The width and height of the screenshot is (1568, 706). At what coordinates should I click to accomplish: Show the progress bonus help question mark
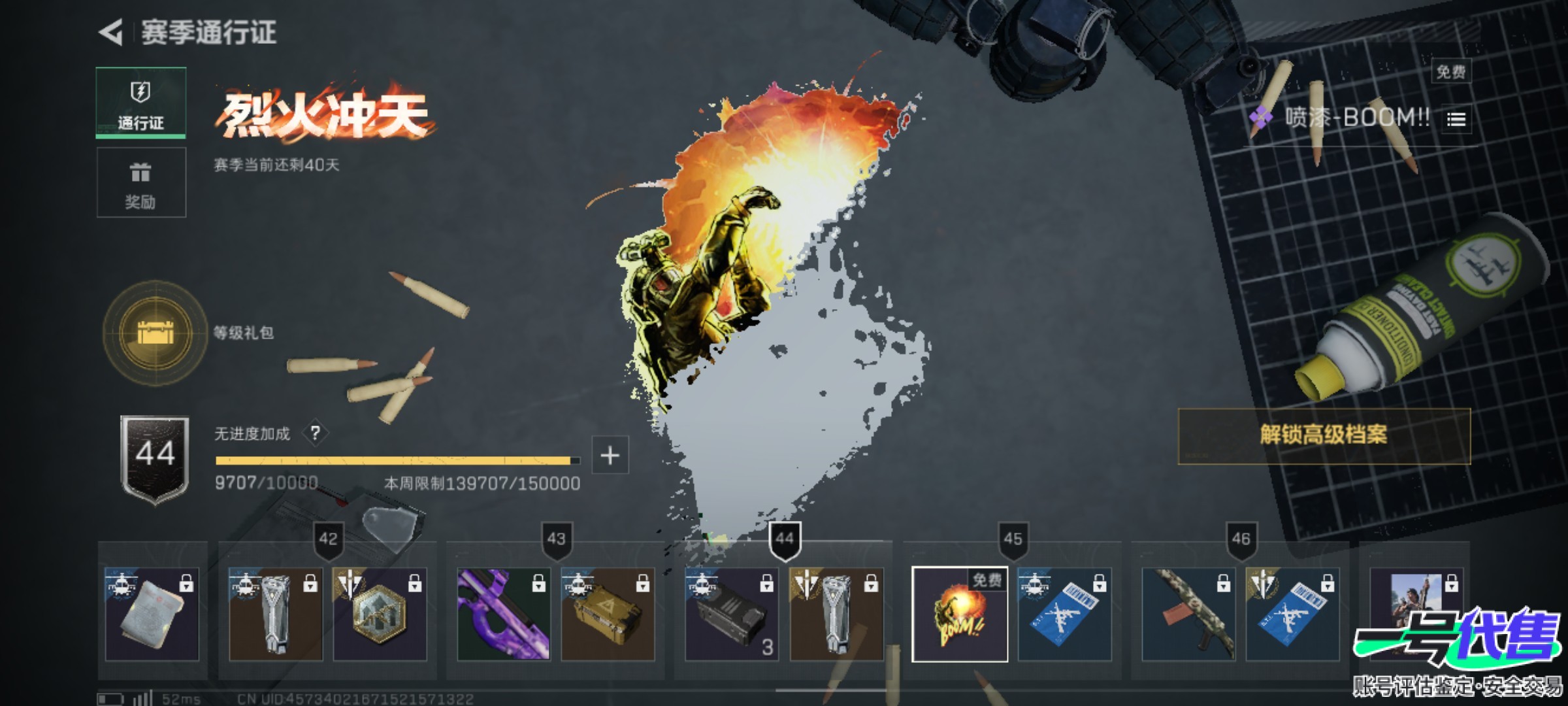(316, 433)
